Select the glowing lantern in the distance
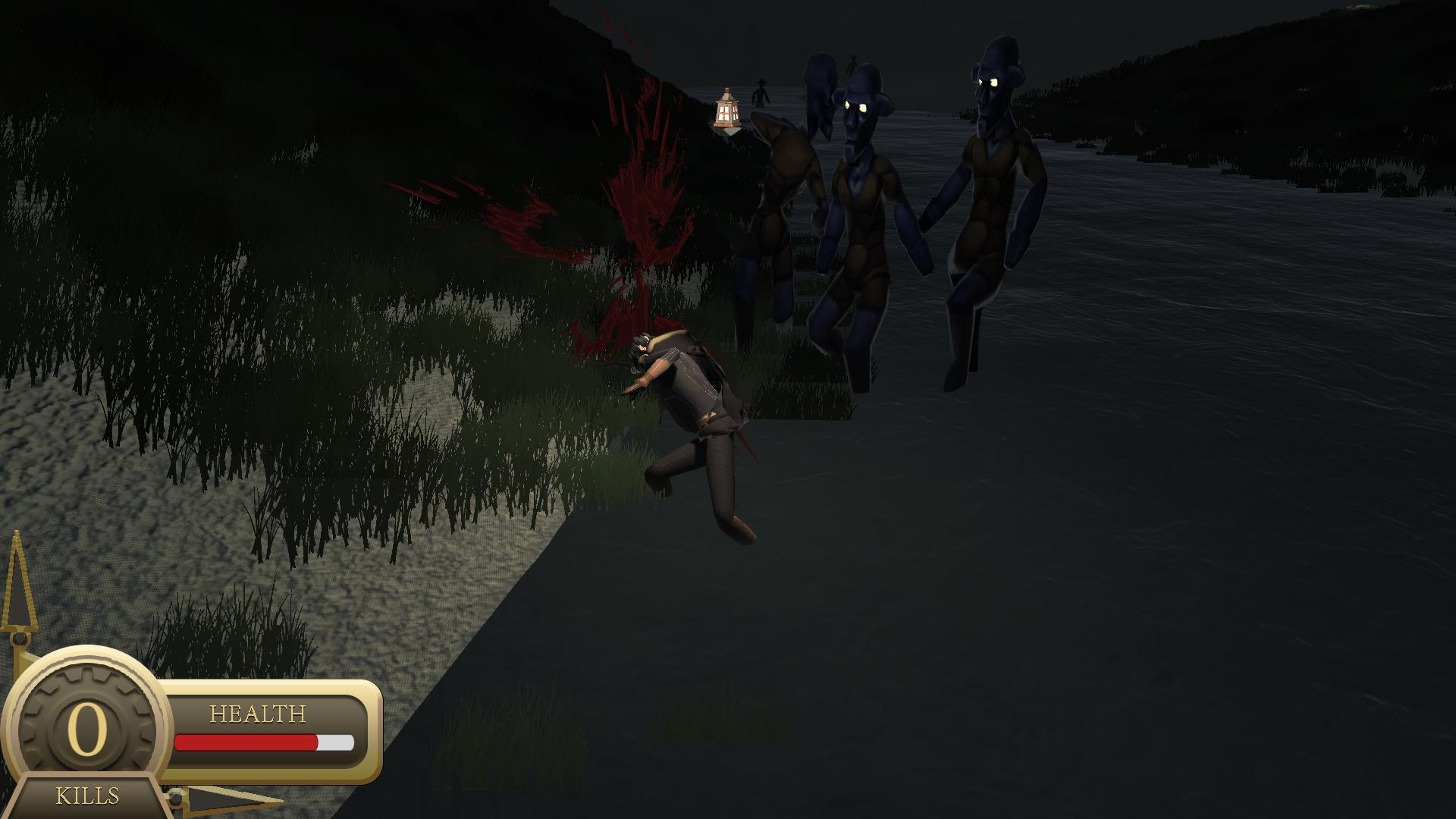 pos(726,114)
